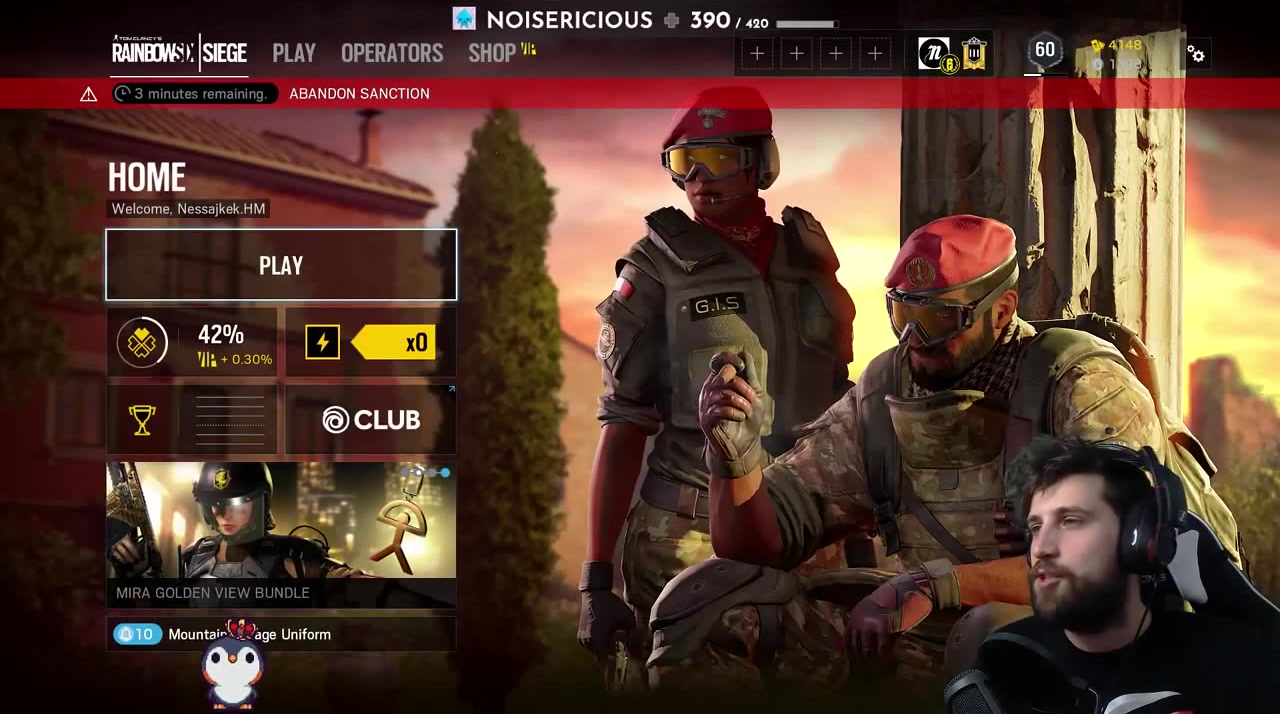View the Mira Golden View Bundle banner
Viewport: 1280px width, 714px height.
point(281,533)
